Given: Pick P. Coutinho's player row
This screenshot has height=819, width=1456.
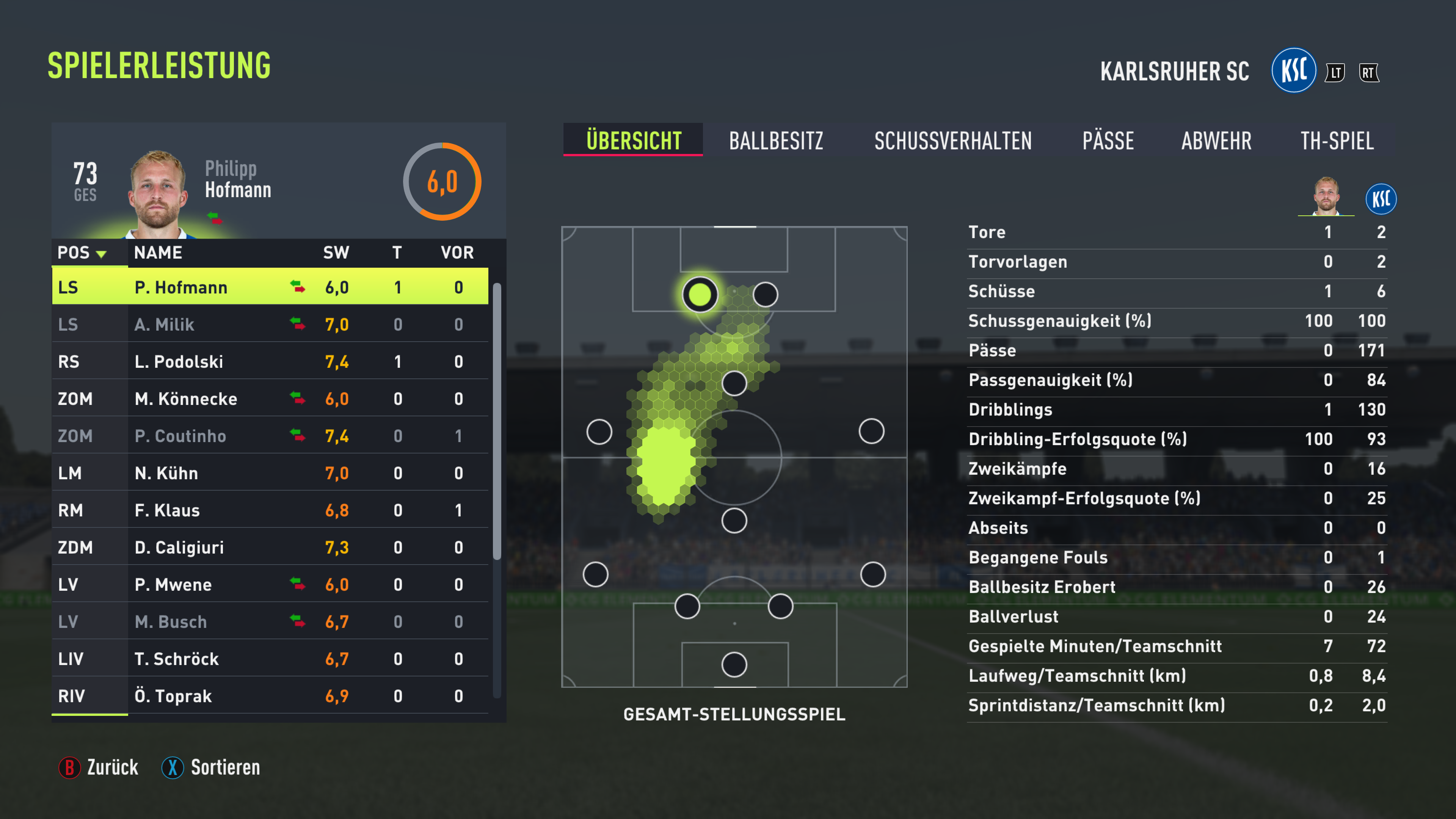Looking at the screenshot, I should point(270,436).
